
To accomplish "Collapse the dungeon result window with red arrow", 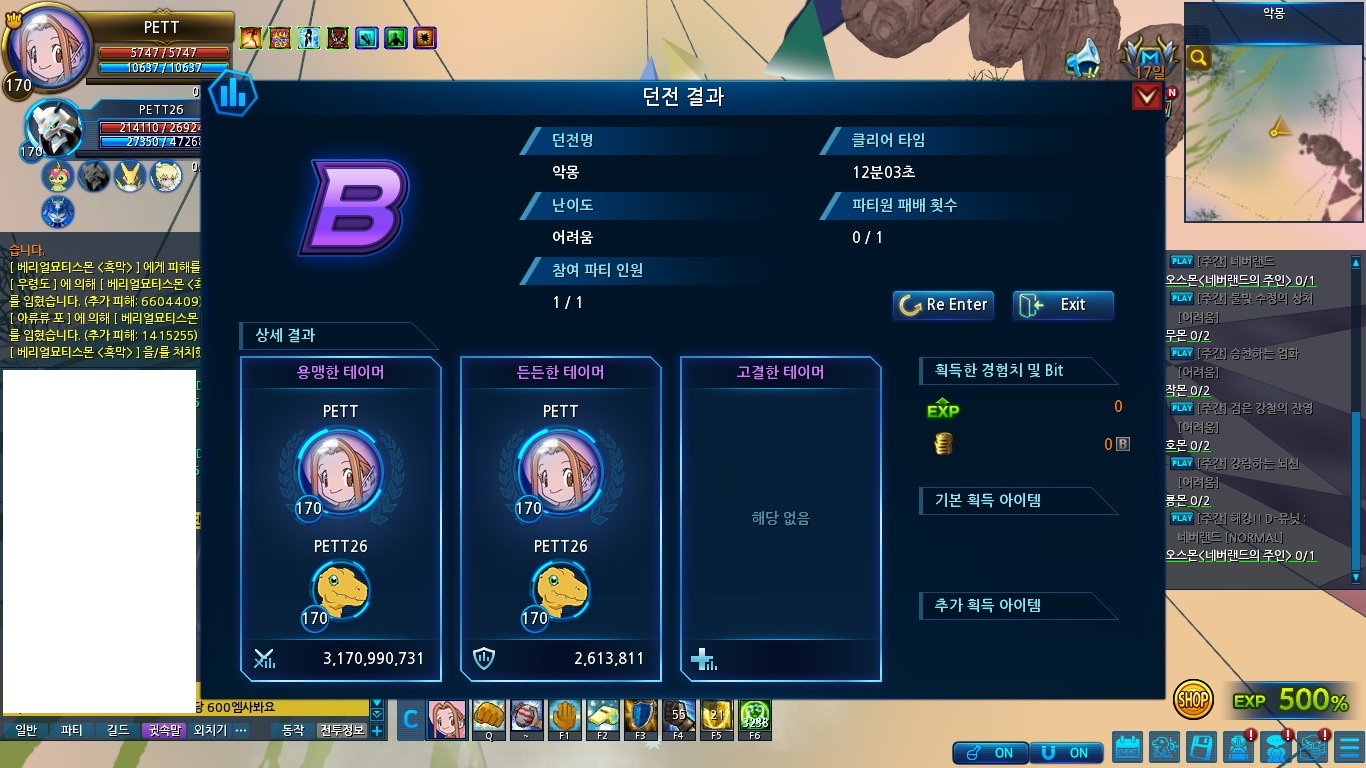I will (1146, 97).
